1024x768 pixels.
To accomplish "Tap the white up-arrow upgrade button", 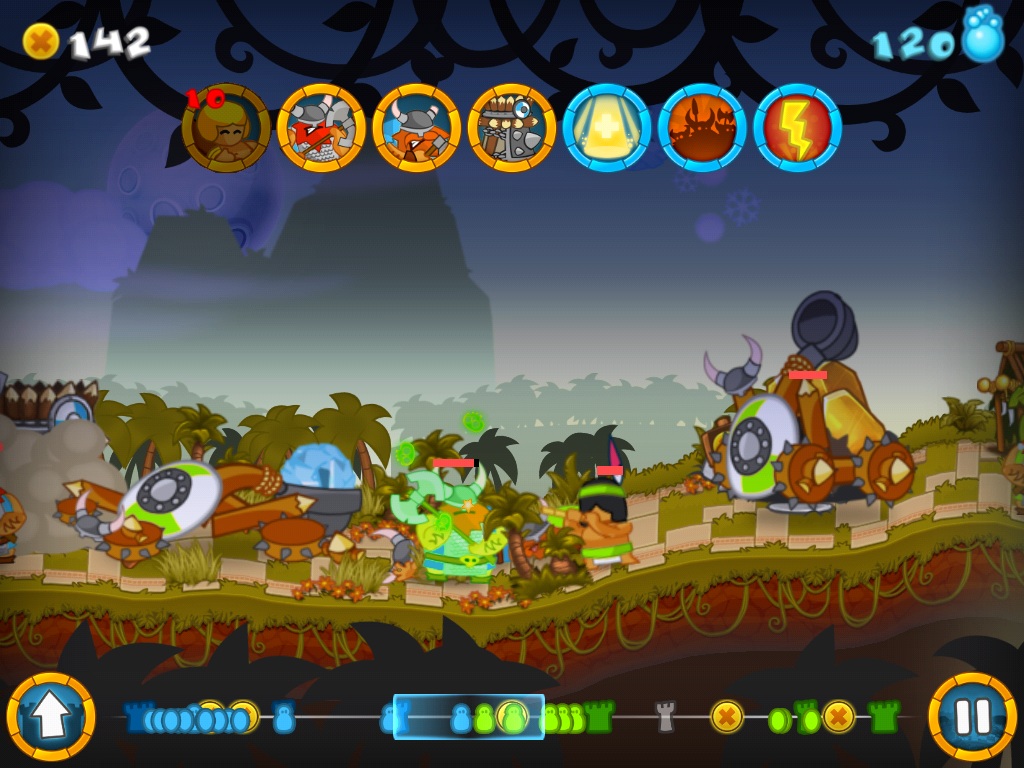I will click(x=51, y=716).
